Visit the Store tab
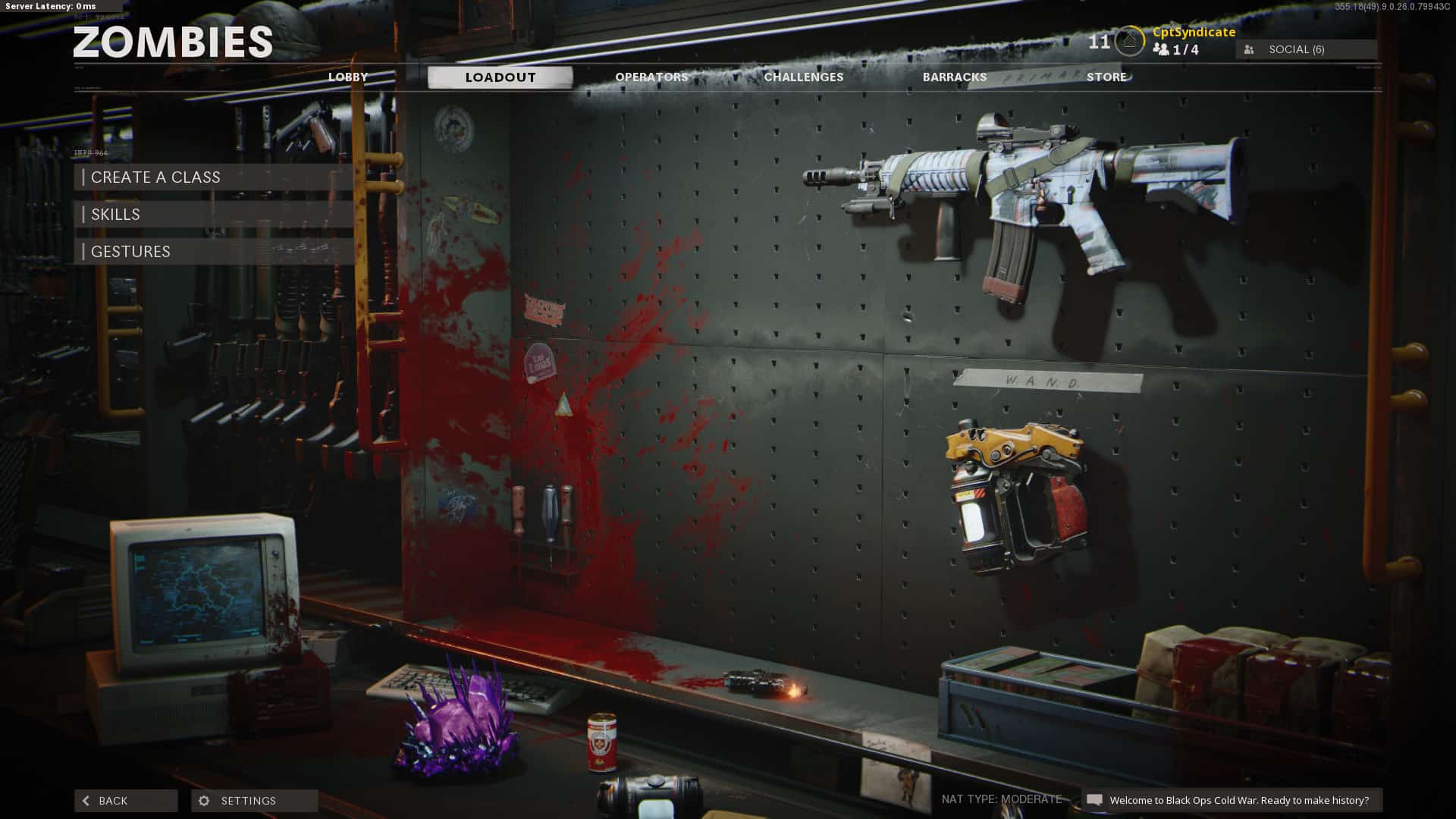 [1106, 77]
